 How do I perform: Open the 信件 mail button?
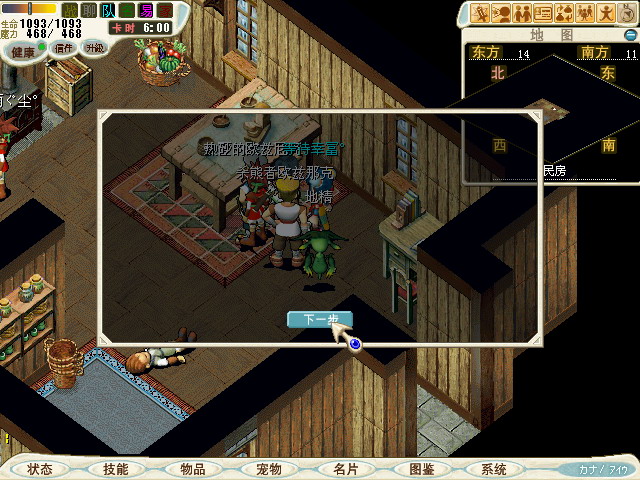pos(65,48)
